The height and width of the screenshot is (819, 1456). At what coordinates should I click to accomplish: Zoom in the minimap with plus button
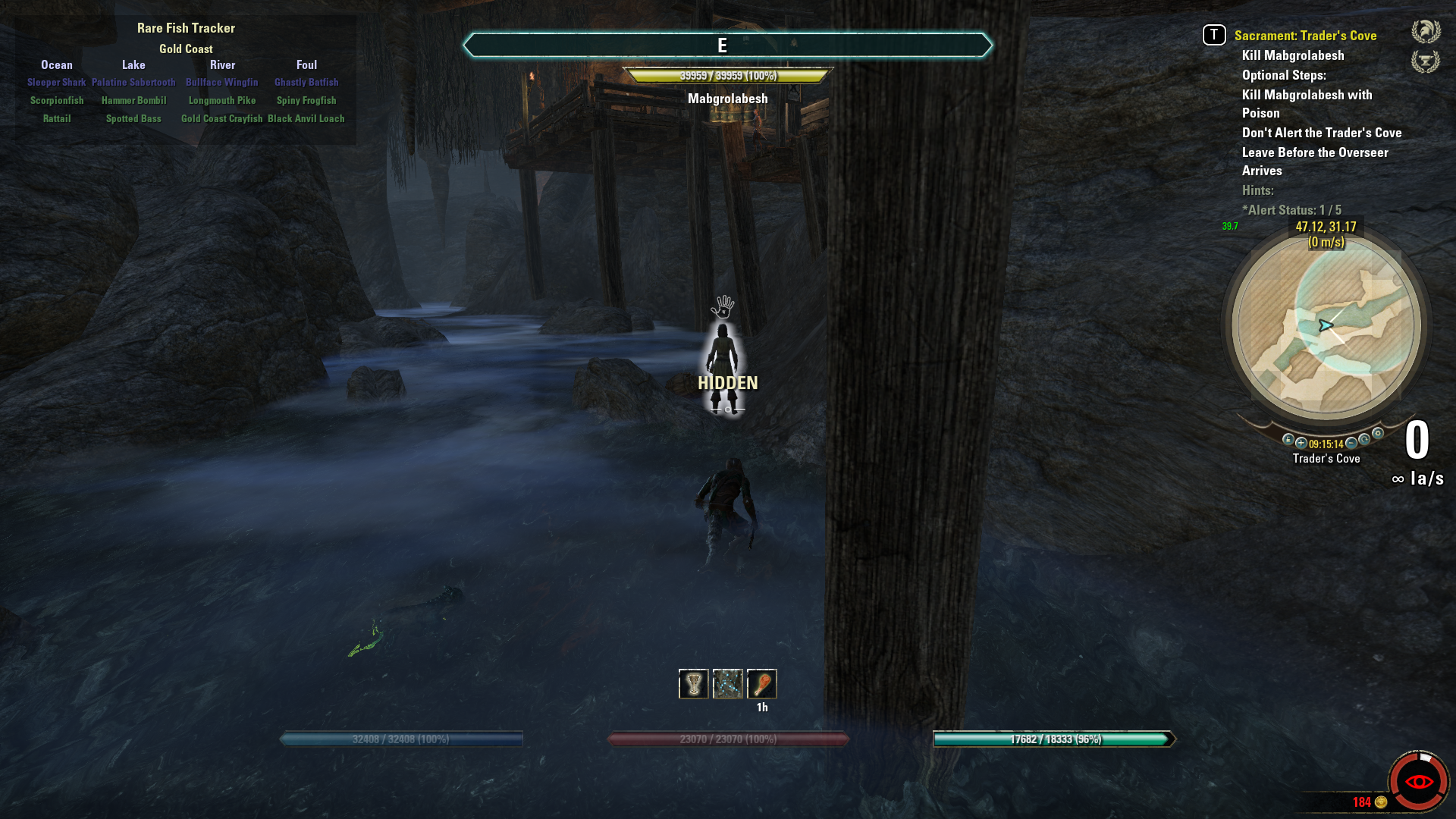1301,443
